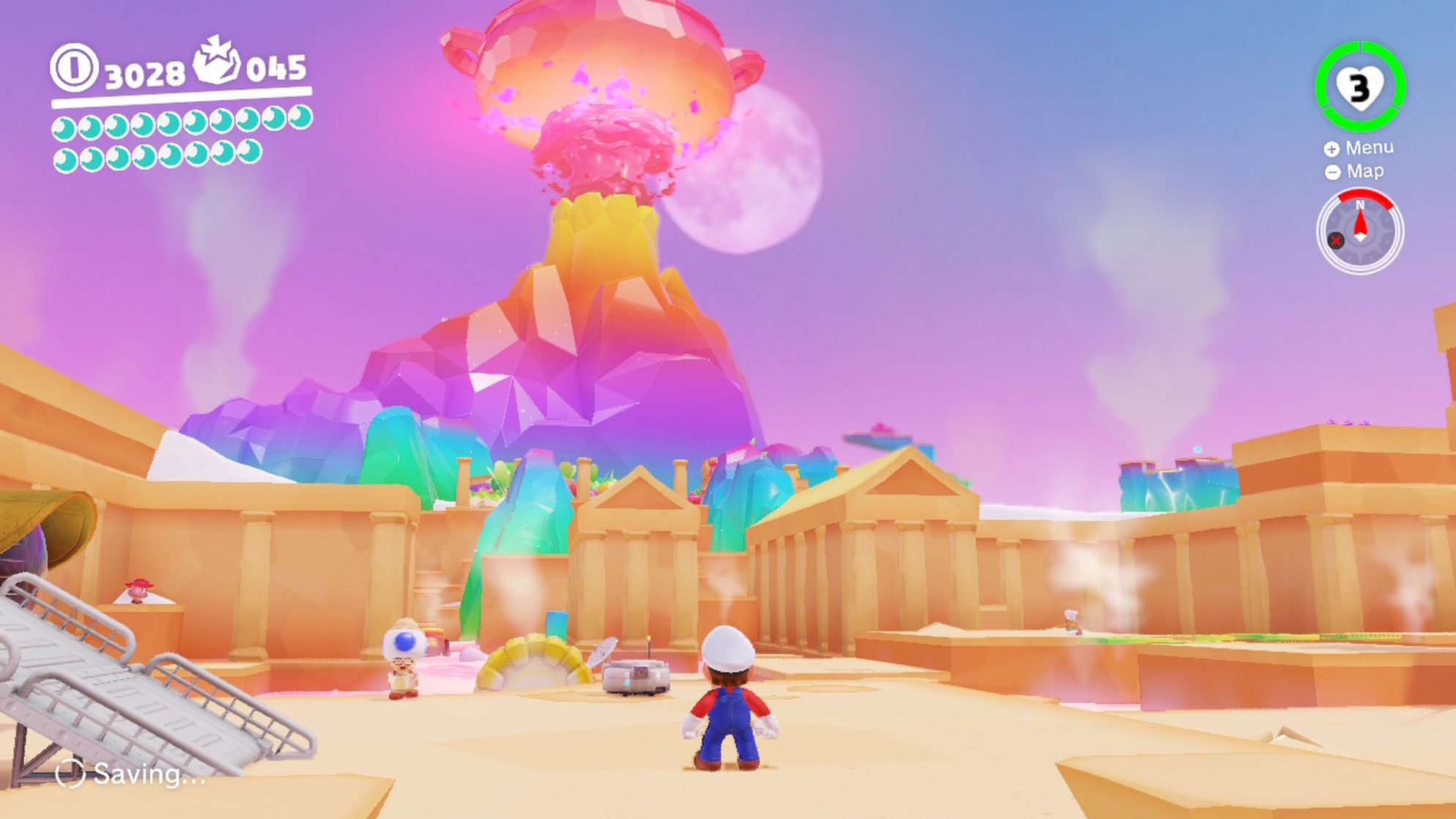This screenshot has height=819, width=1456.
Task: Open the Map label item
Action: pos(1364,173)
